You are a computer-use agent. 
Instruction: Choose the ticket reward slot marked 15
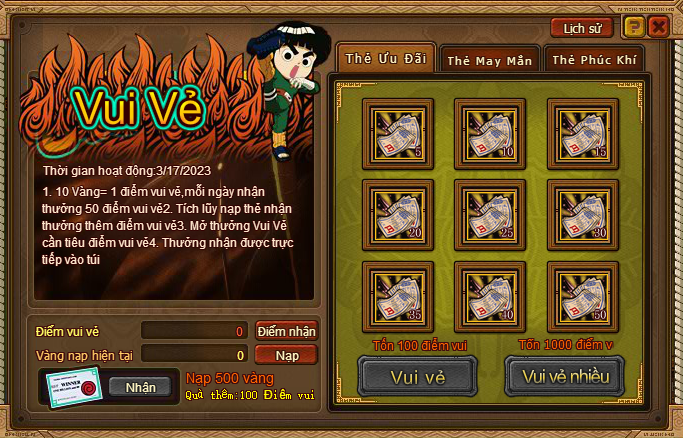coord(580,130)
